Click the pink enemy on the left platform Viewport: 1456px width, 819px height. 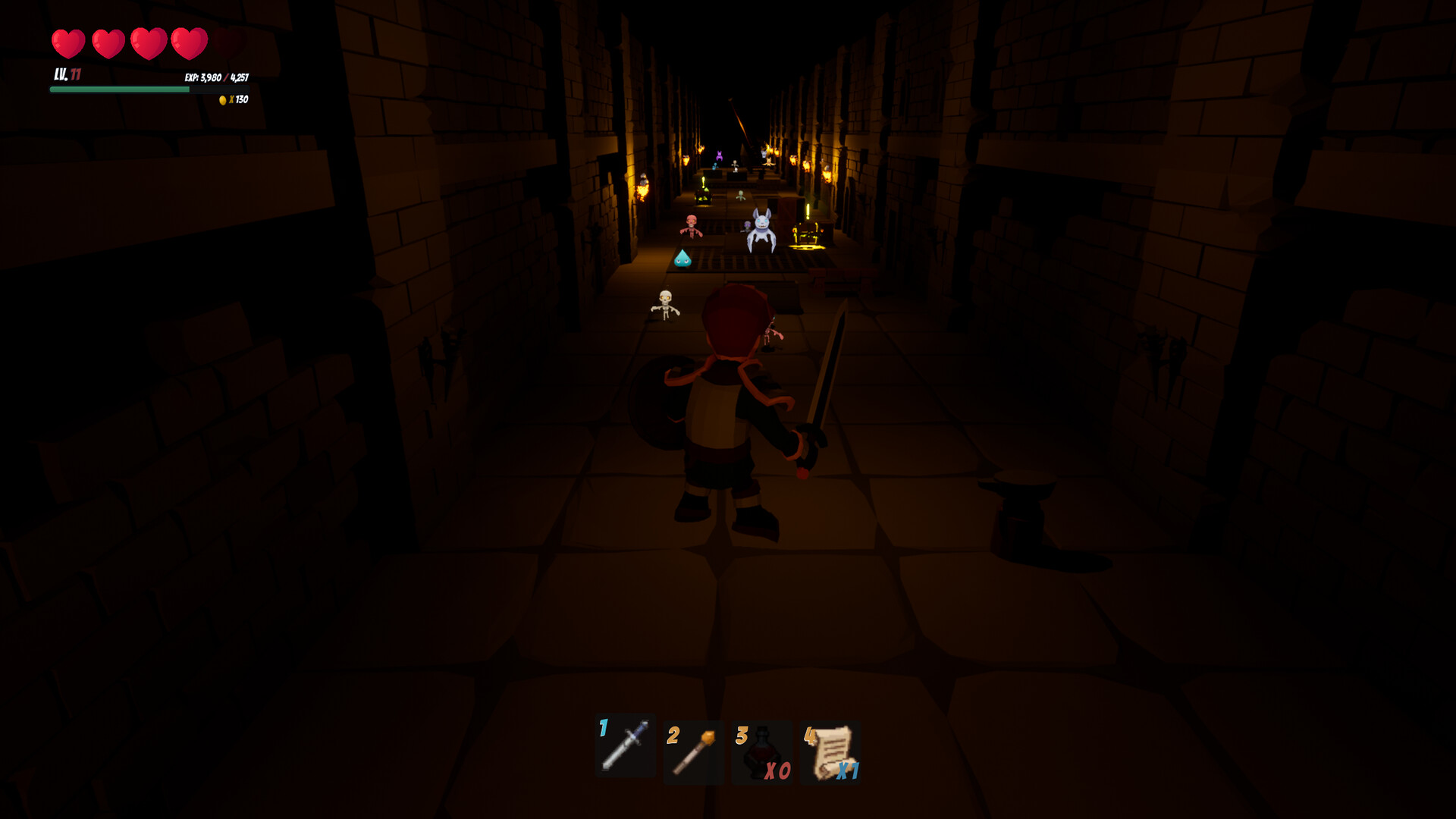(690, 224)
